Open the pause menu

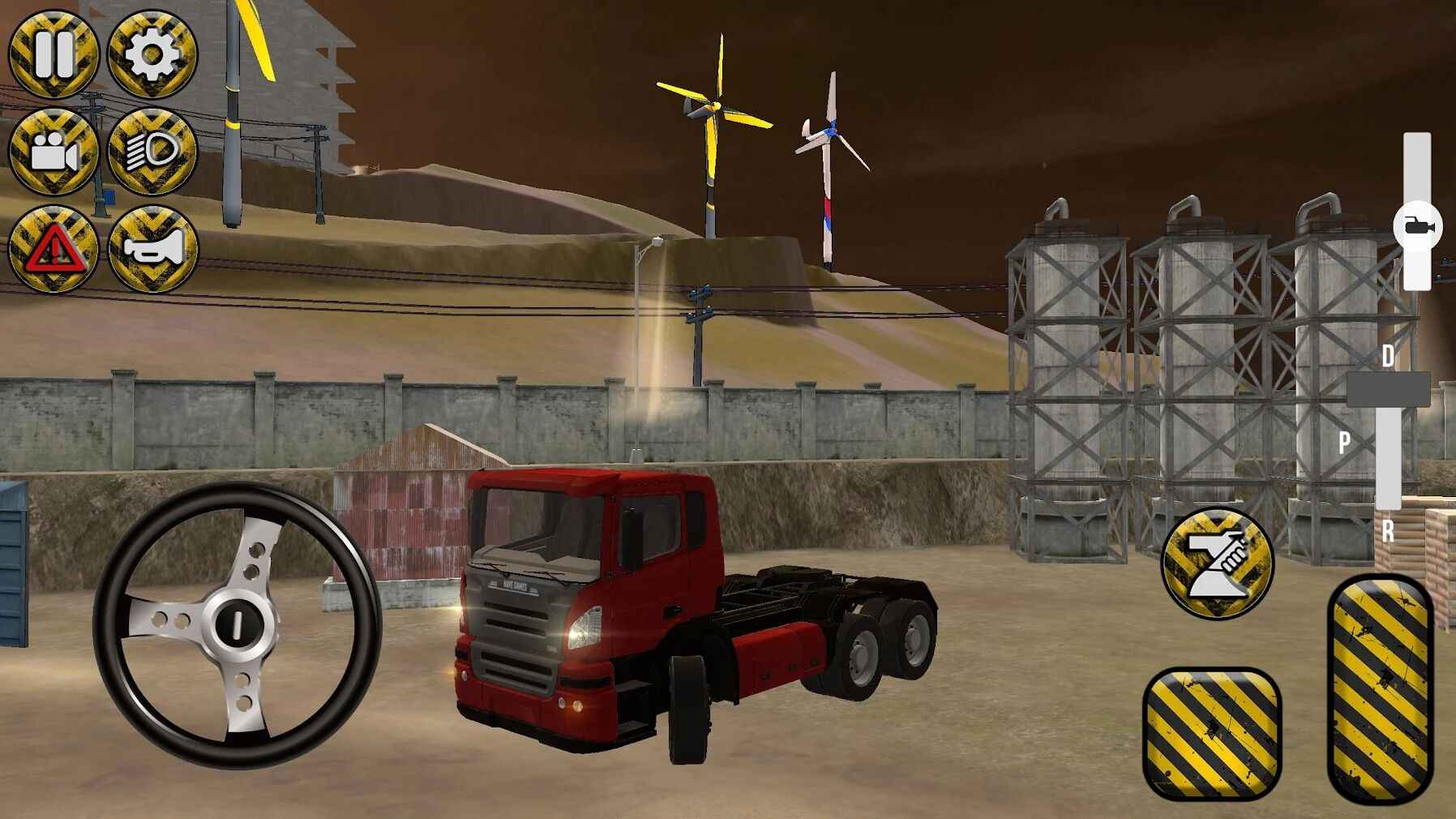(54, 55)
